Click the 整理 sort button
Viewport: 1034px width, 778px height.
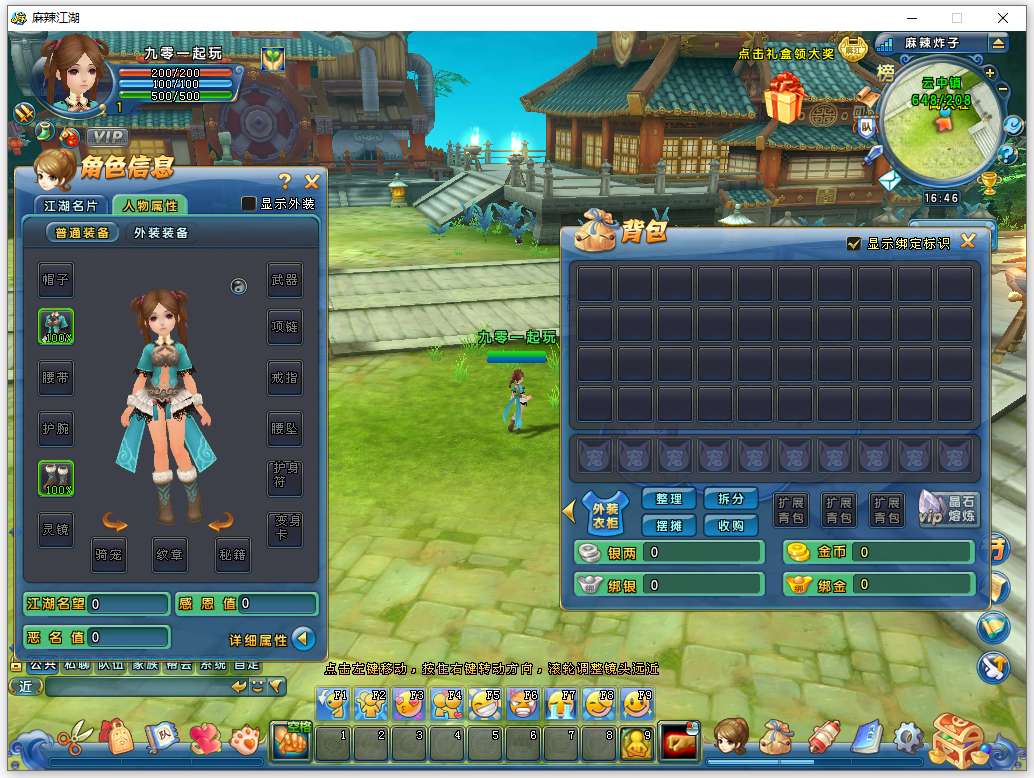coord(669,499)
